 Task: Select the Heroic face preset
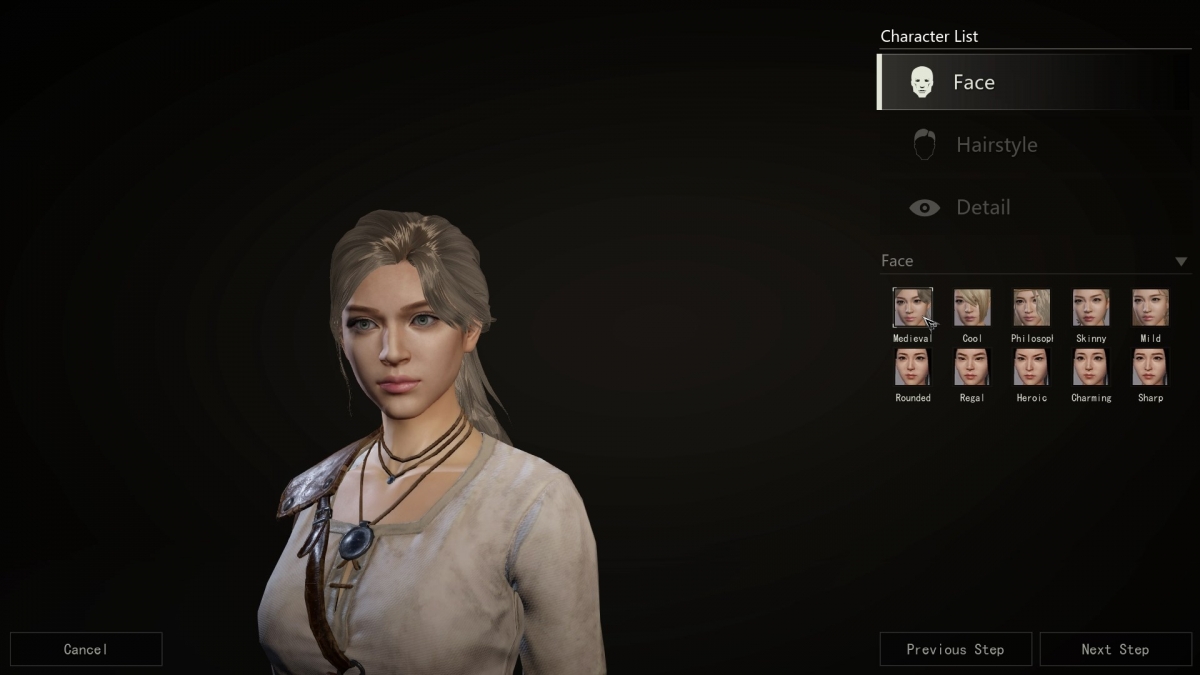click(x=1031, y=367)
